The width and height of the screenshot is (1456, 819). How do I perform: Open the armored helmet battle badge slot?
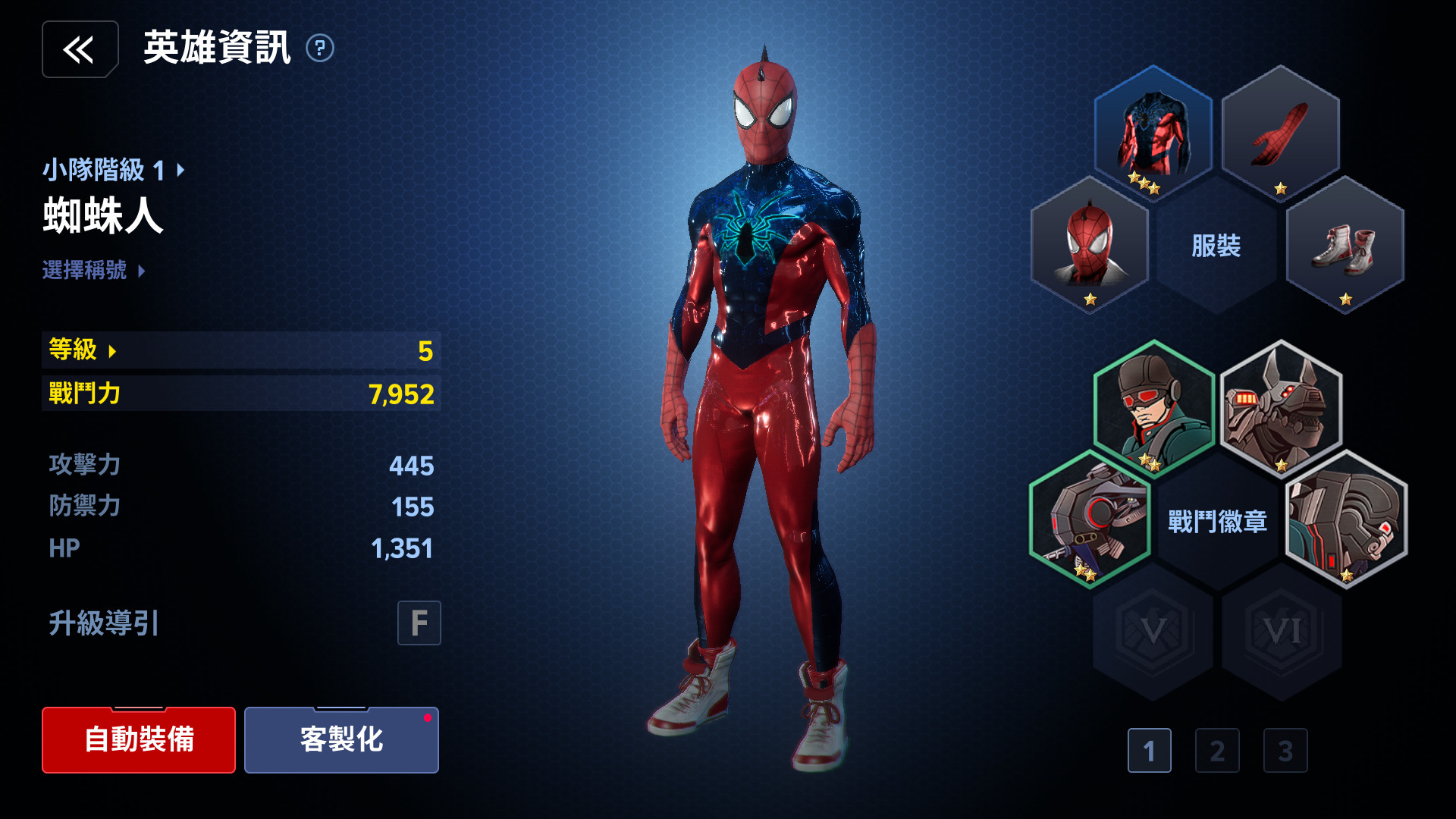pyautogui.click(x=1346, y=519)
